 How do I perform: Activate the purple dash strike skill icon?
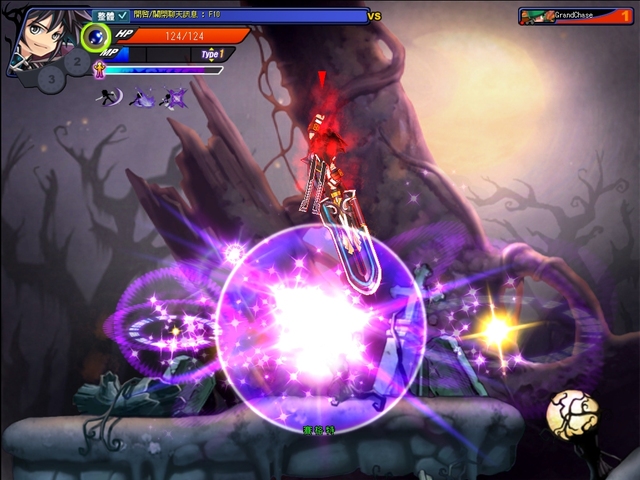click(x=144, y=97)
